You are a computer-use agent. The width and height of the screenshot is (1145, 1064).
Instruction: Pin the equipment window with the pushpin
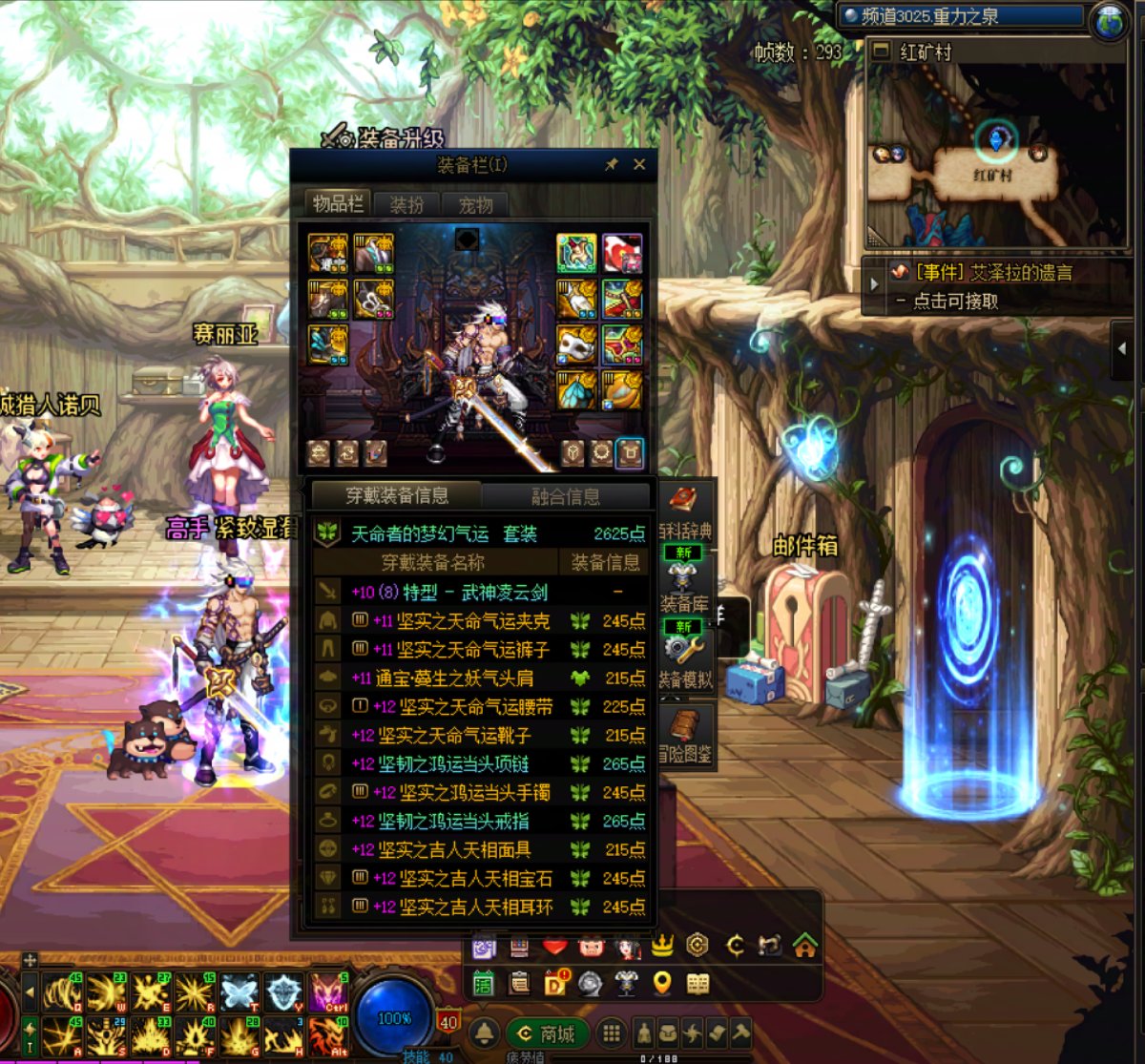click(x=612, y=165)
